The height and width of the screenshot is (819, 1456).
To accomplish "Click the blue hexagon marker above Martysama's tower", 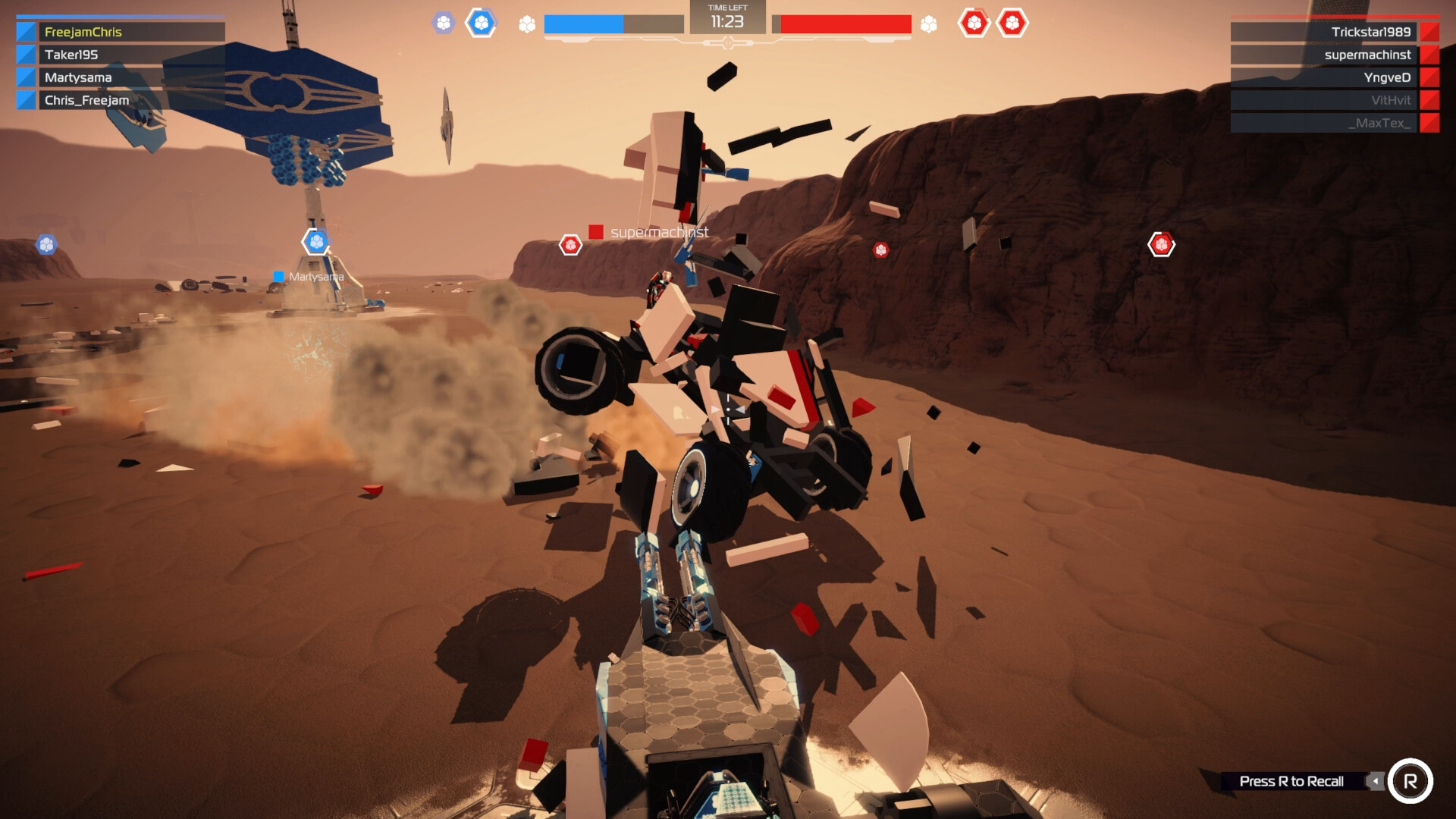I will tap(316, 240).
